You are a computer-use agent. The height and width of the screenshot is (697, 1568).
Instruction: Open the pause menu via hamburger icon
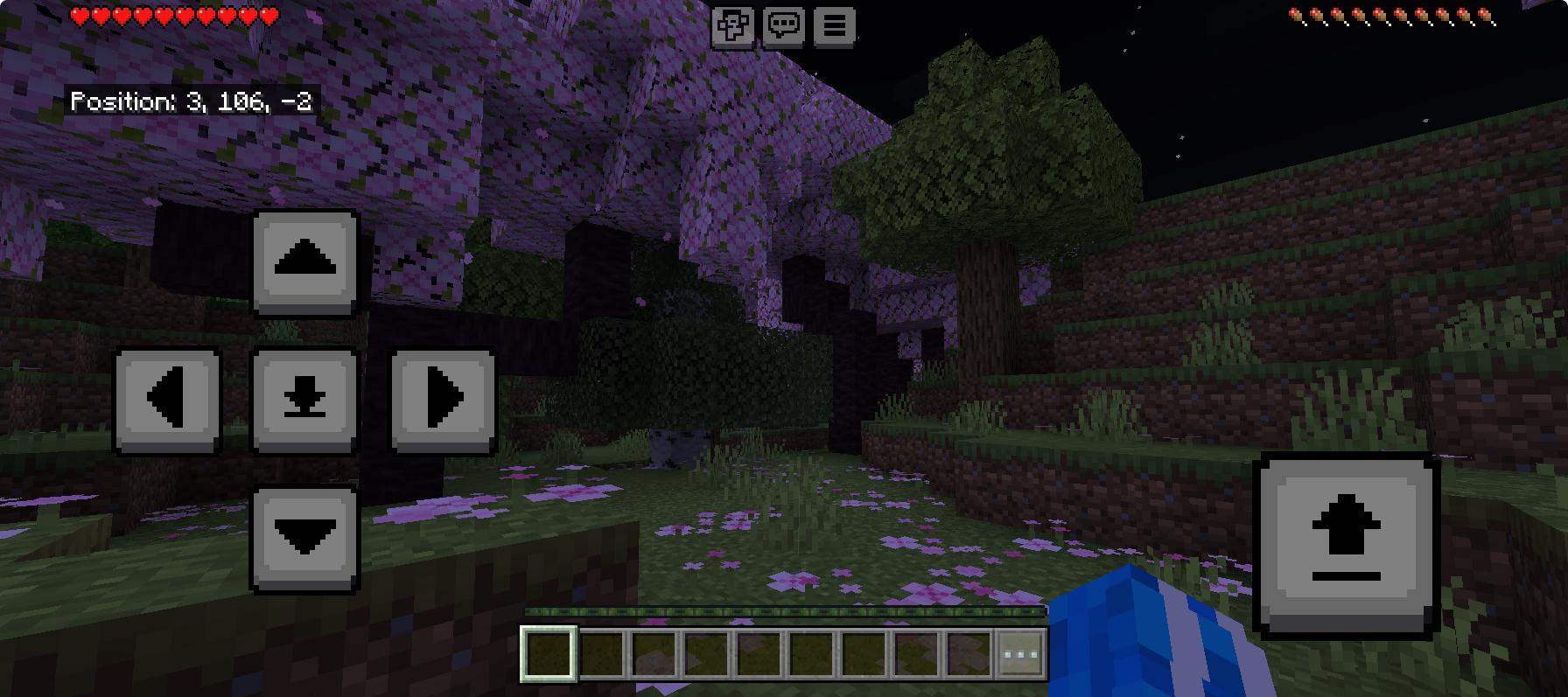click(x=834, y=25)
